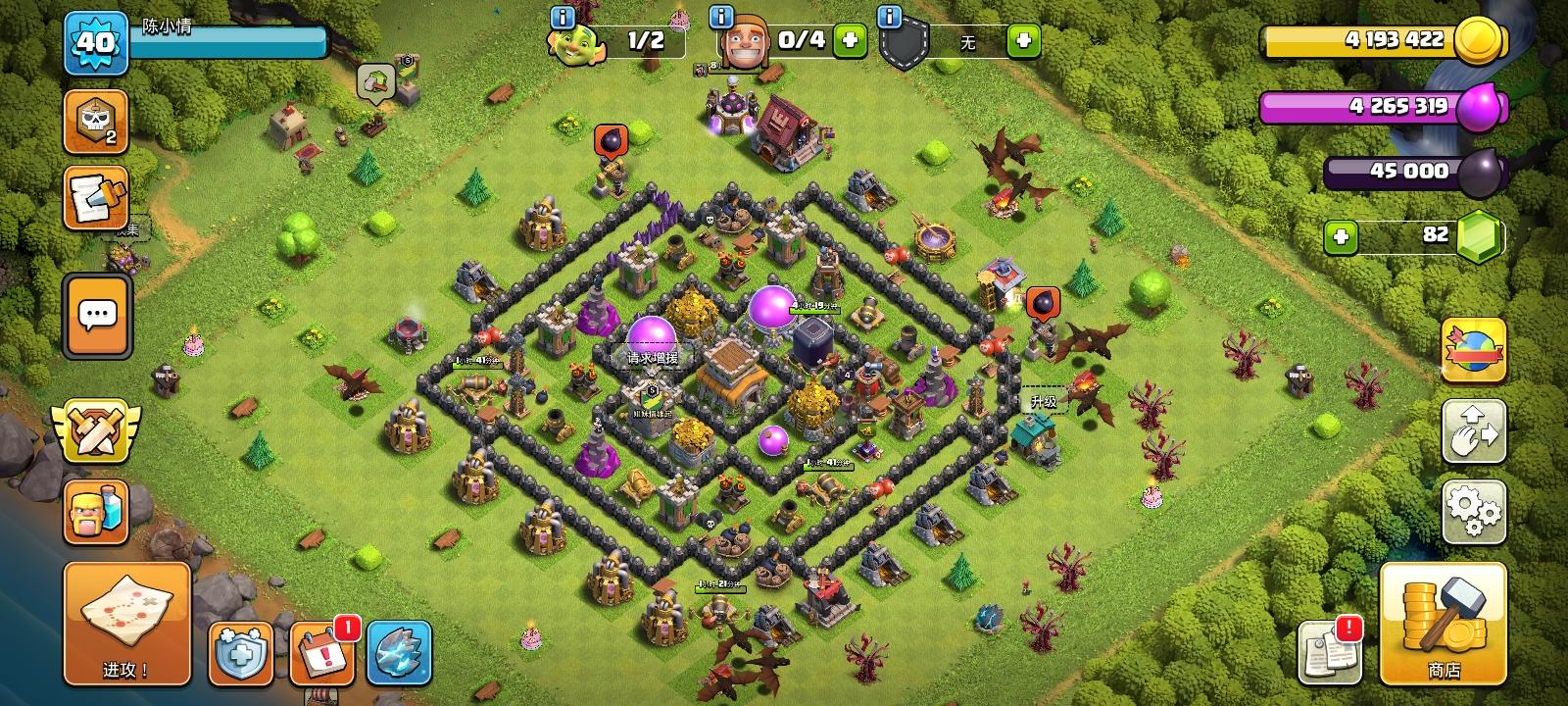Tap the info i above the builder counter
This screenshot has height=706, width=1568.
click(x=722, y=16)
